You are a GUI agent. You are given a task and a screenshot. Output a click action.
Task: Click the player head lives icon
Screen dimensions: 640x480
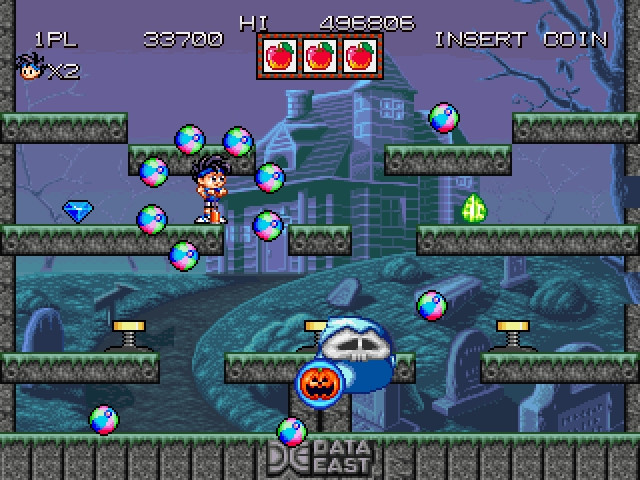point(29,68)
